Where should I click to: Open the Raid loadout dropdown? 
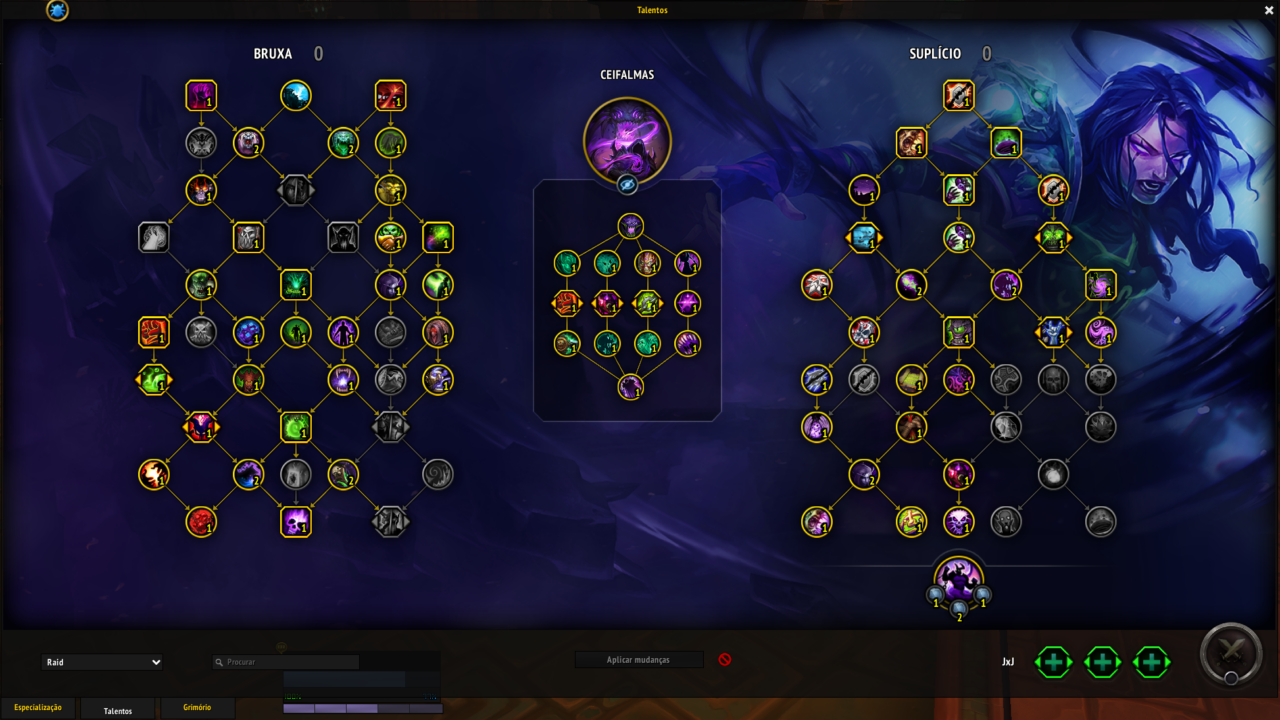(x=102, y=662)
